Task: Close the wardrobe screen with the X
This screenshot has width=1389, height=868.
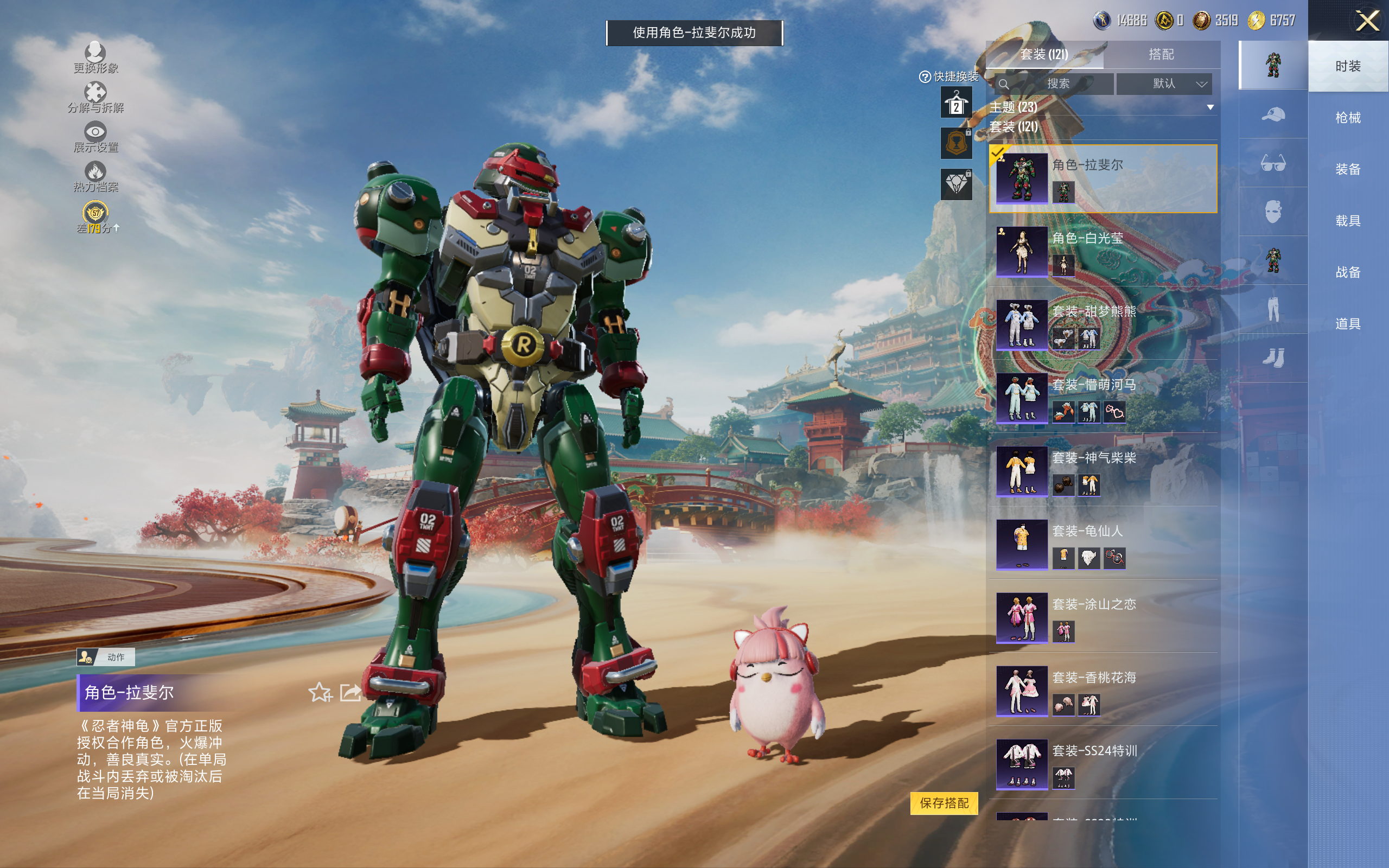Action: pyautogui.click(x=1367, y=22)
